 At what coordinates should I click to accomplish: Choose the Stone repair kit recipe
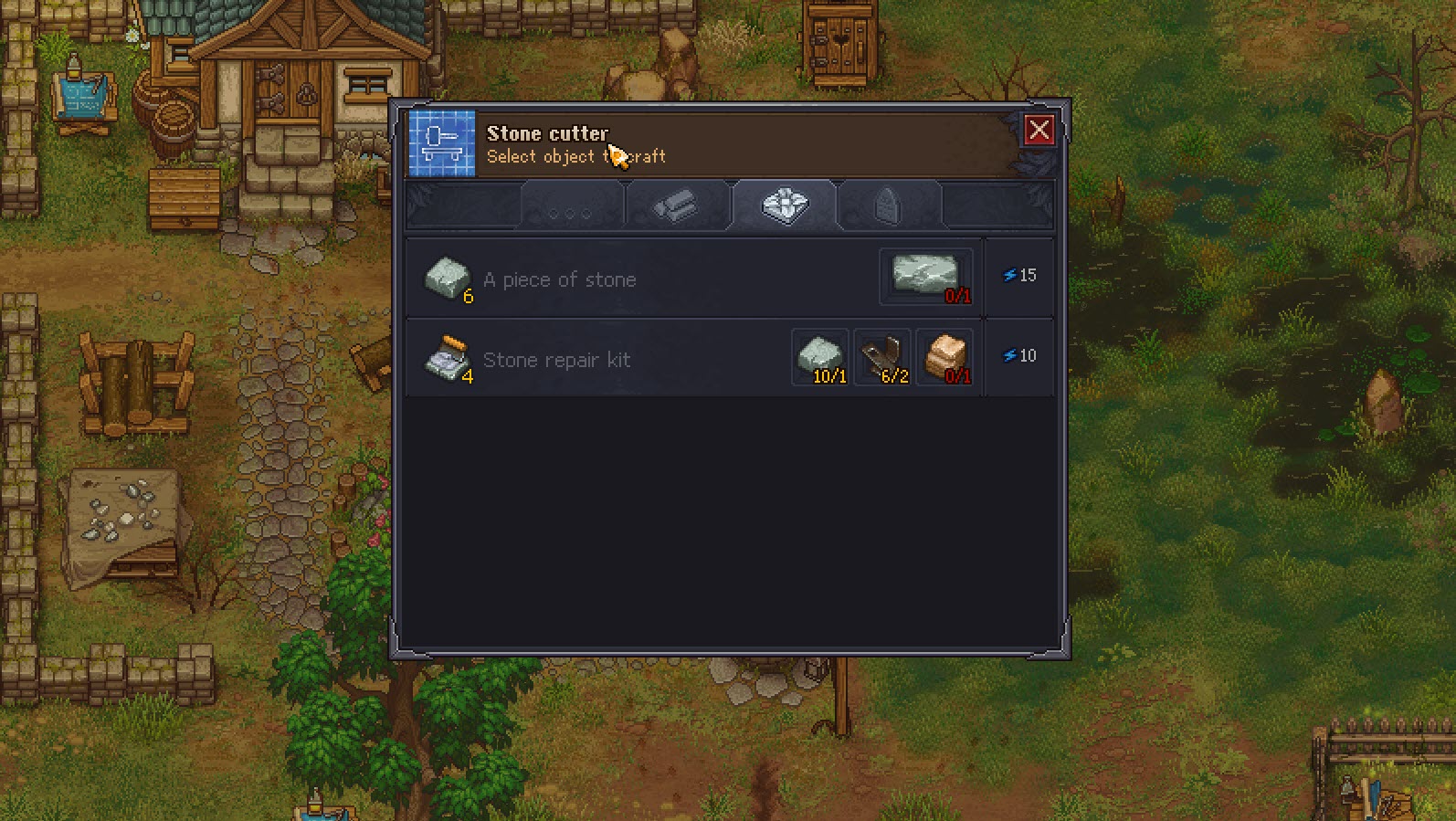pos(555,360)
